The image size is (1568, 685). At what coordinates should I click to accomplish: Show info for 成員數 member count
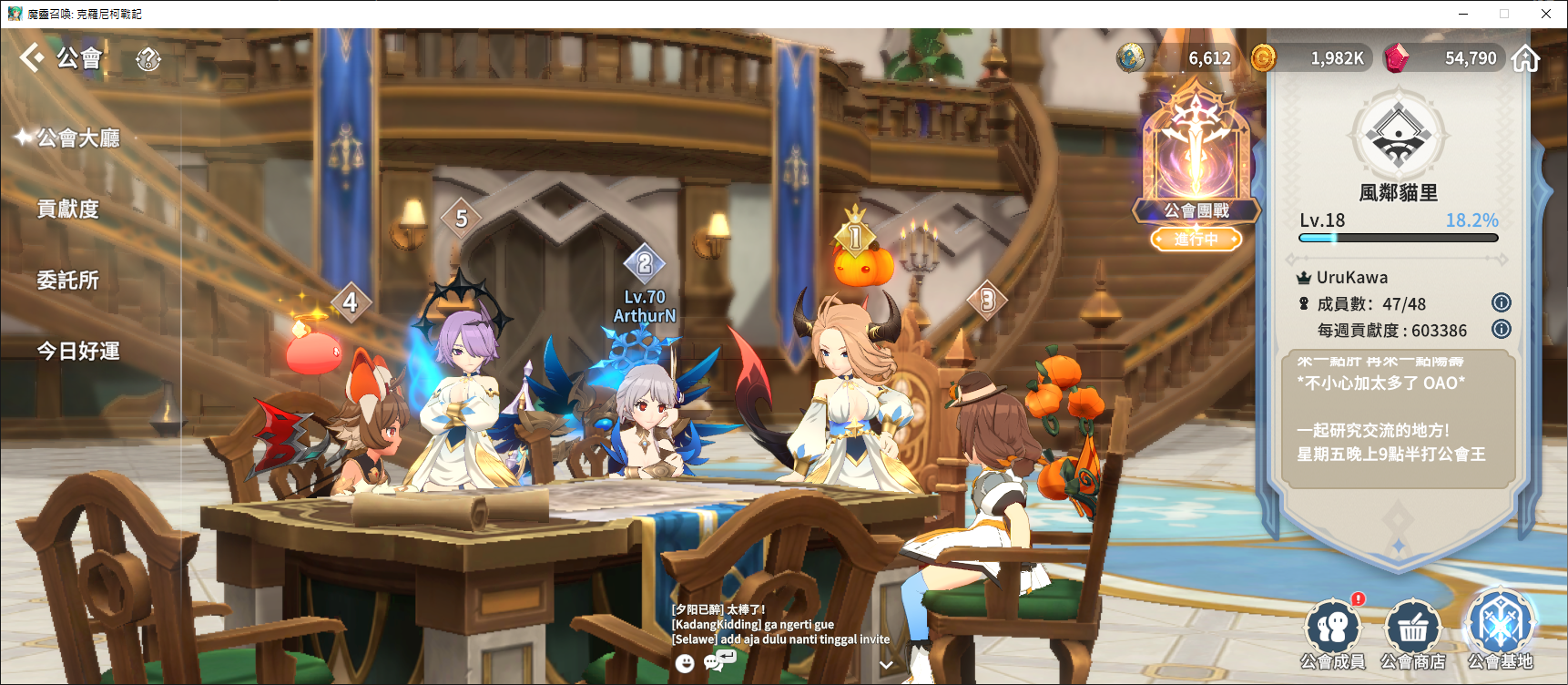click(1502, 302)
